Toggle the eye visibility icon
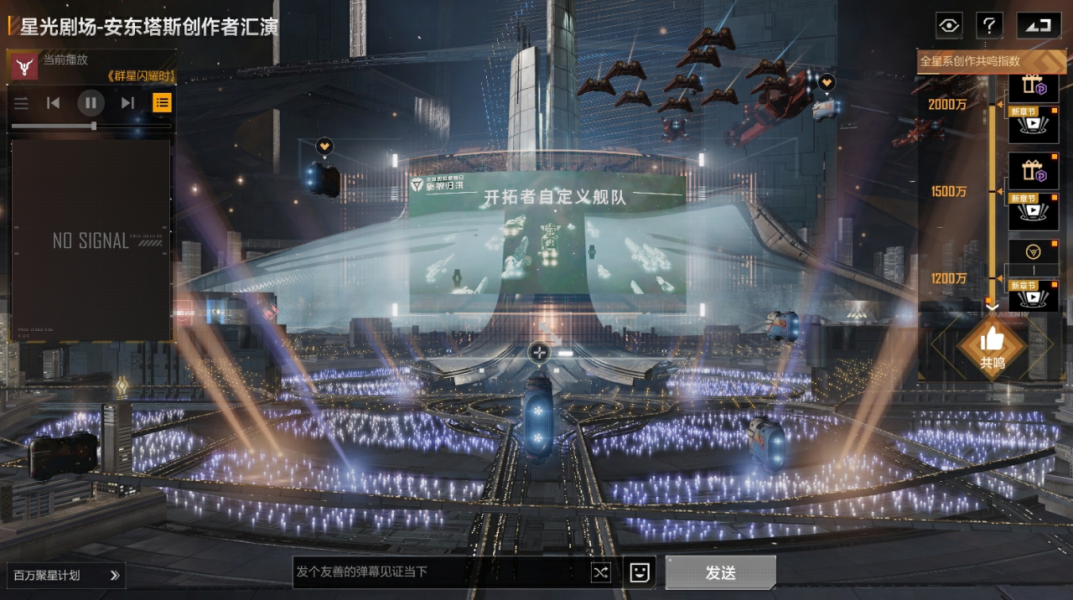Viewport: 1073px width, 600px height. (948, 25)
